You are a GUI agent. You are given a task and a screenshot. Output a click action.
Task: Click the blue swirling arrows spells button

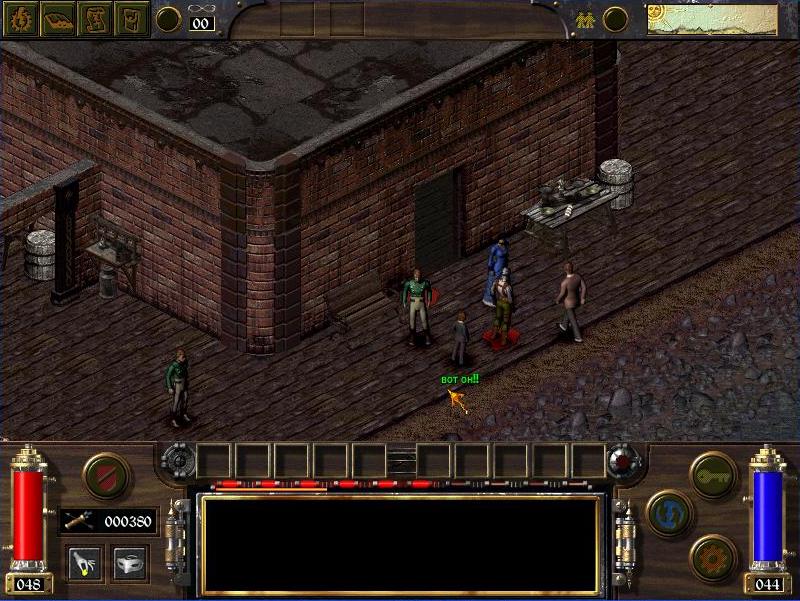tap(670, 513)
